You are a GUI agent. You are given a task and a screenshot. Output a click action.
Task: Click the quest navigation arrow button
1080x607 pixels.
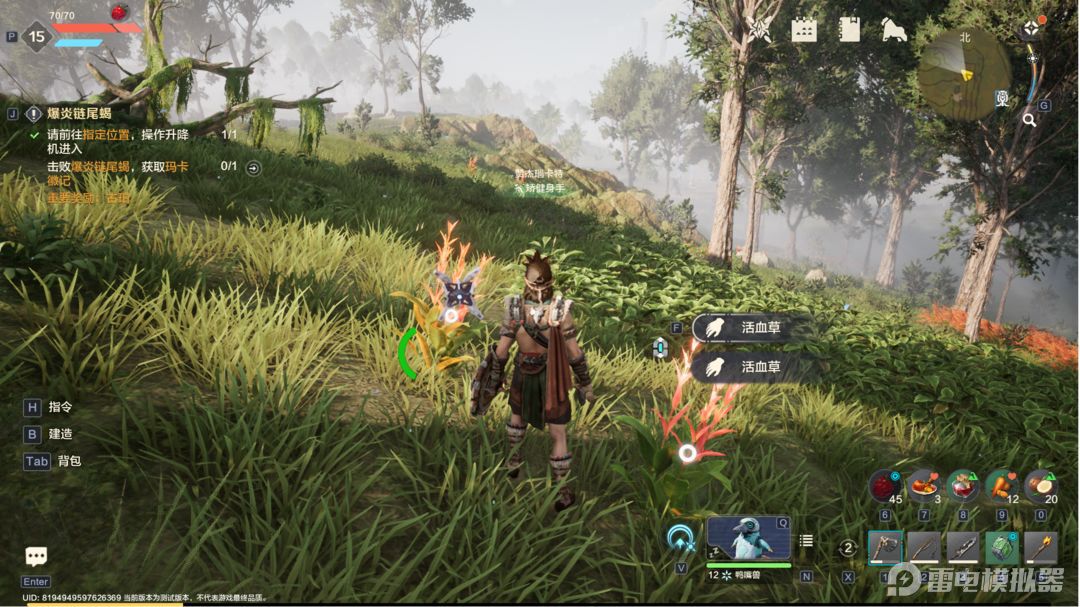click(253, 167)
